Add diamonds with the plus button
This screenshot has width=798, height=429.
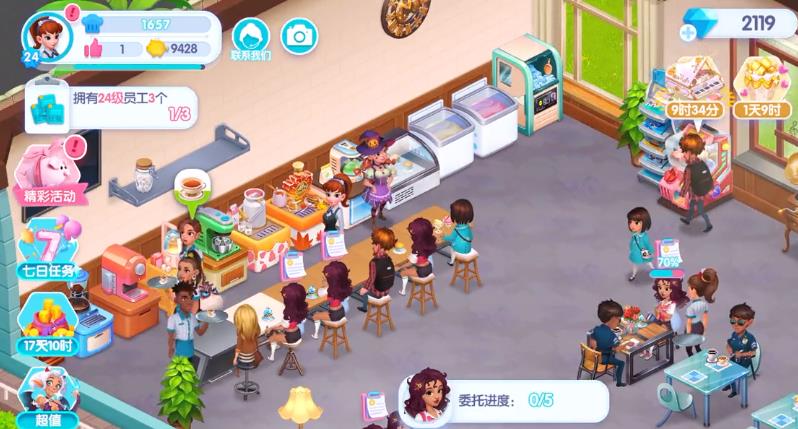[687, 33]
